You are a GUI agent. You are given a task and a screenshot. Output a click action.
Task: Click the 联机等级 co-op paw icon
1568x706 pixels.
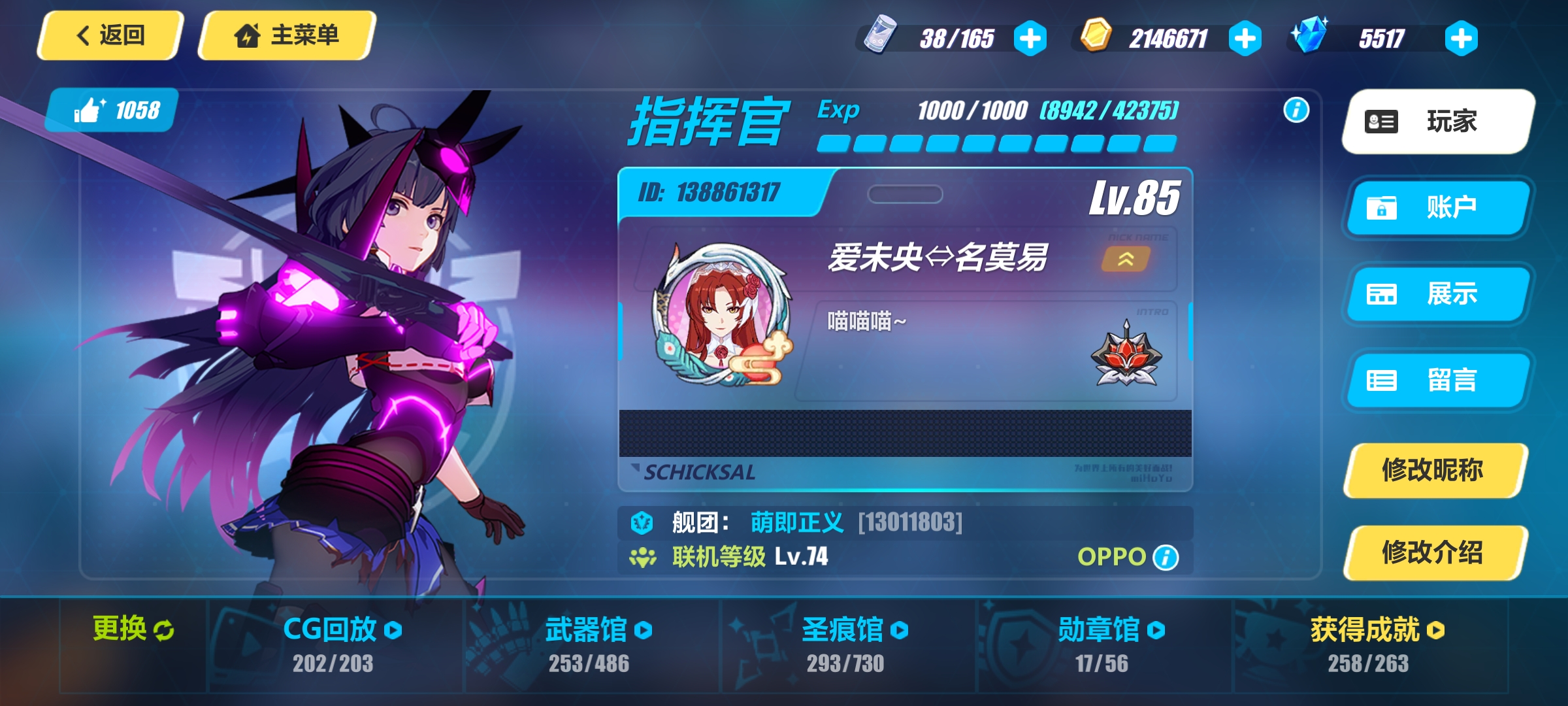tap(644, 557)
